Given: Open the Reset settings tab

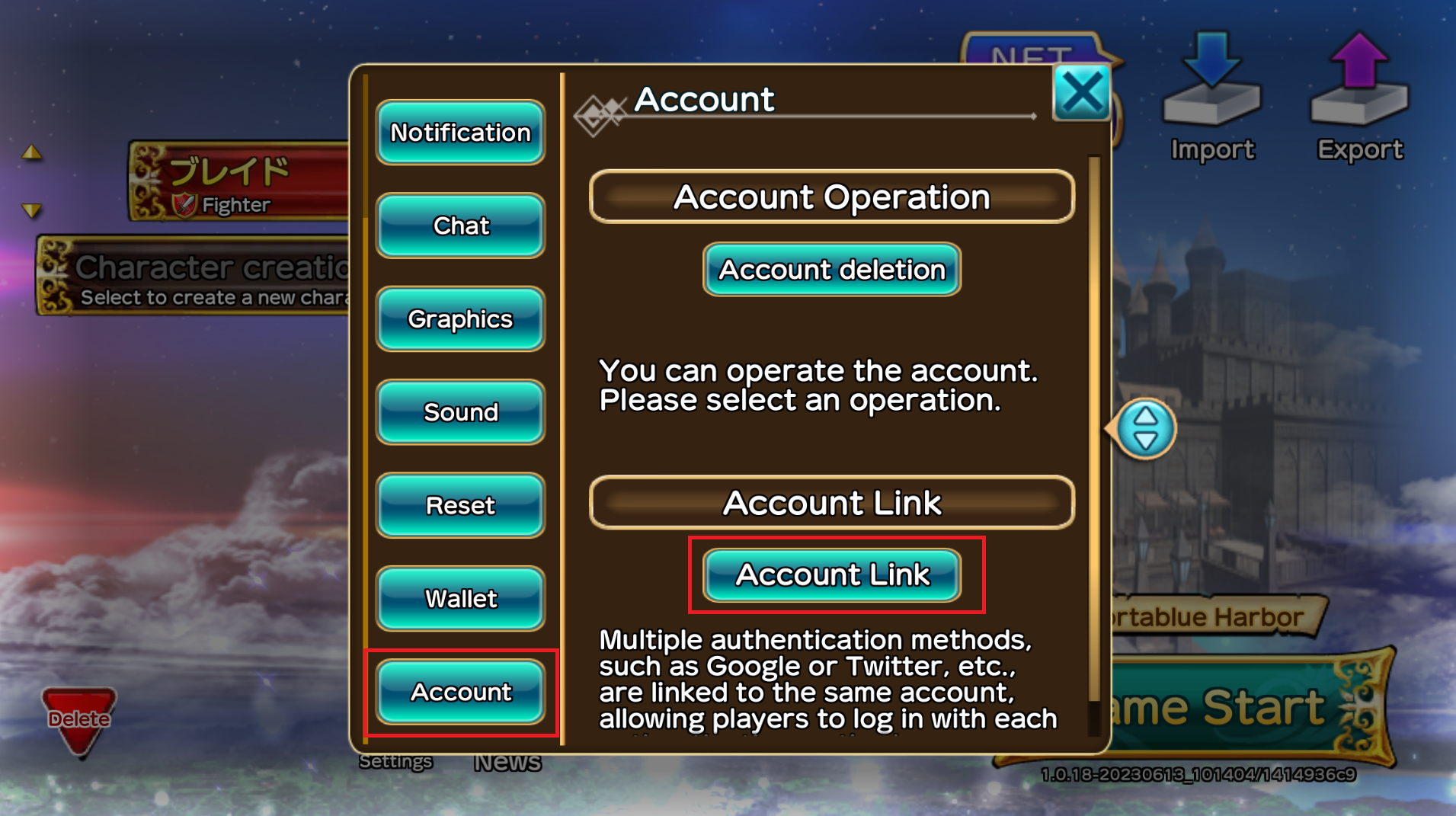Looking at the screenshot, I should [460, 505].
